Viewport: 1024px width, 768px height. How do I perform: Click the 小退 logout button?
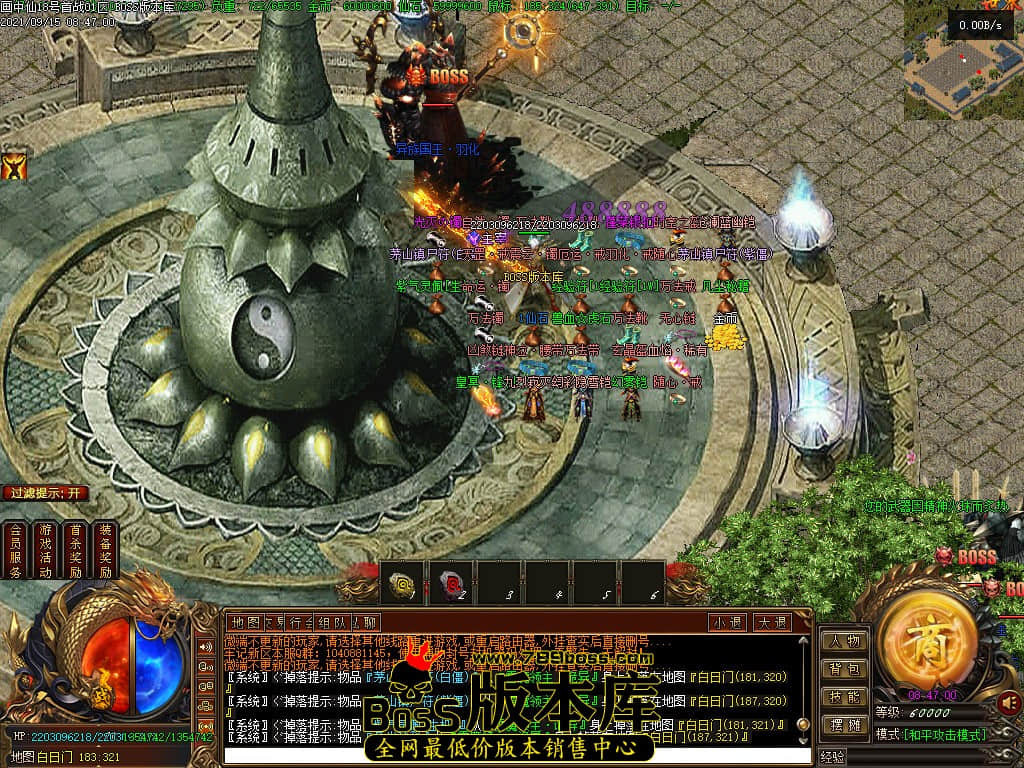(x=727, y=622)
